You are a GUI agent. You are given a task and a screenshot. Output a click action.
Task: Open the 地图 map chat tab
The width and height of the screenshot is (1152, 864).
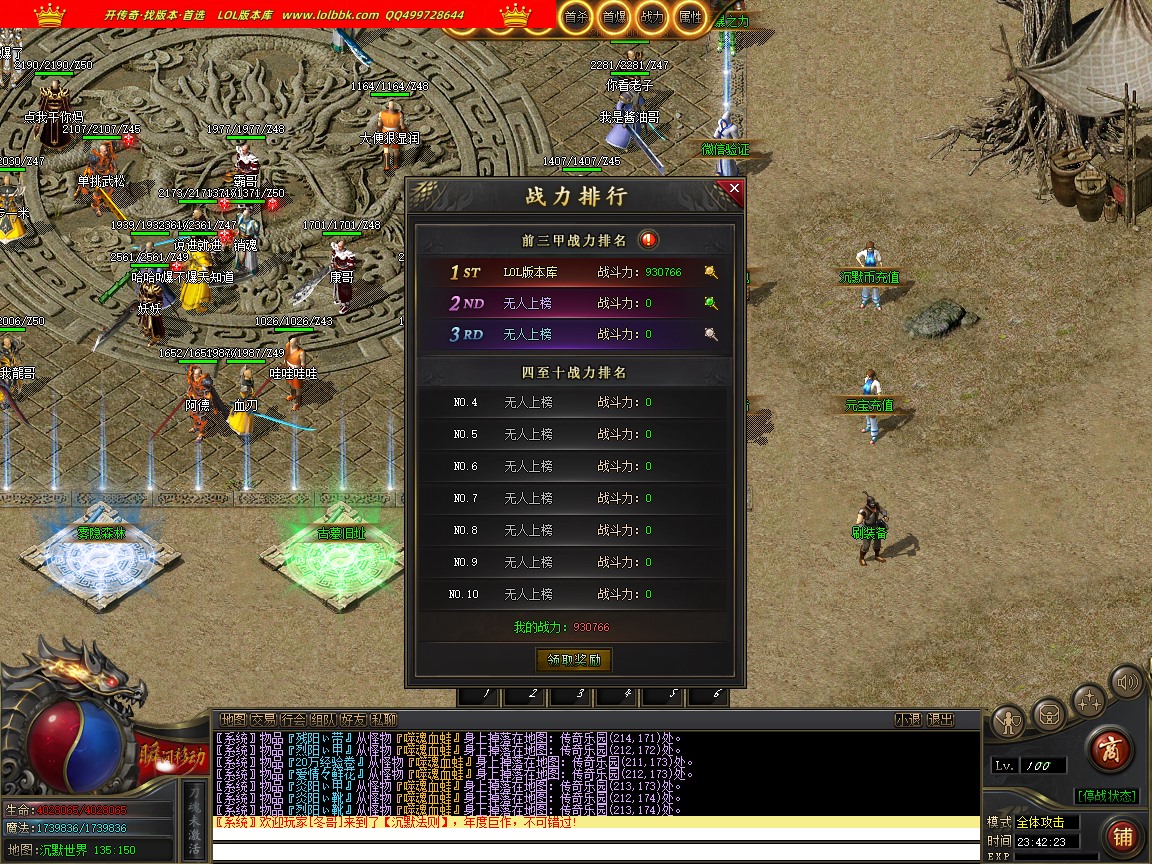pyautogui.click(x=233, y=719)
